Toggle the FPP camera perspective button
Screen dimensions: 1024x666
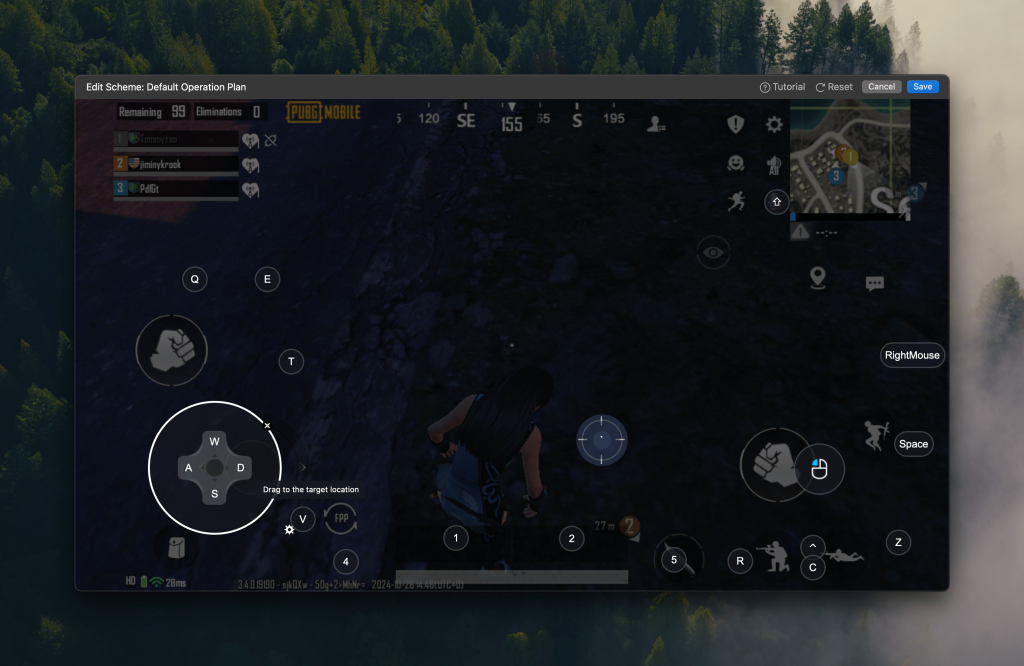(x=341, y=519)
